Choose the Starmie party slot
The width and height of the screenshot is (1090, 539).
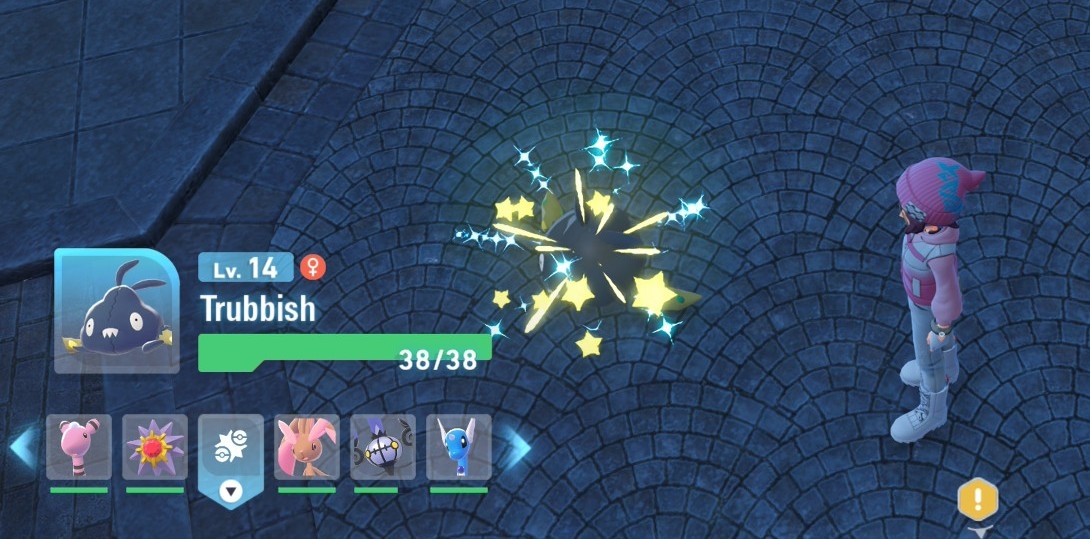[x=155, y=447]
